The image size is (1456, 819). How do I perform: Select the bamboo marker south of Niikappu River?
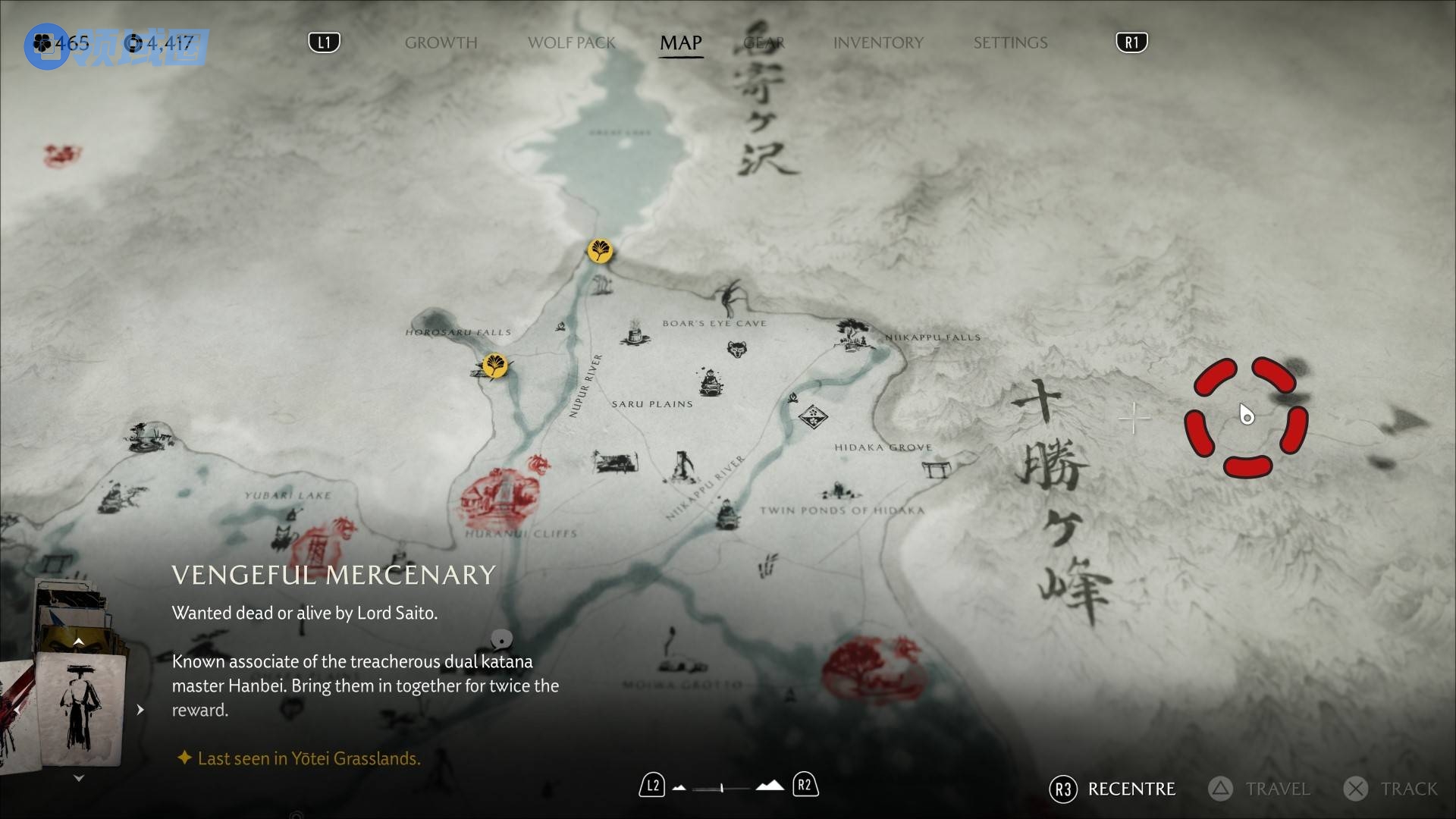click(767, 566)
